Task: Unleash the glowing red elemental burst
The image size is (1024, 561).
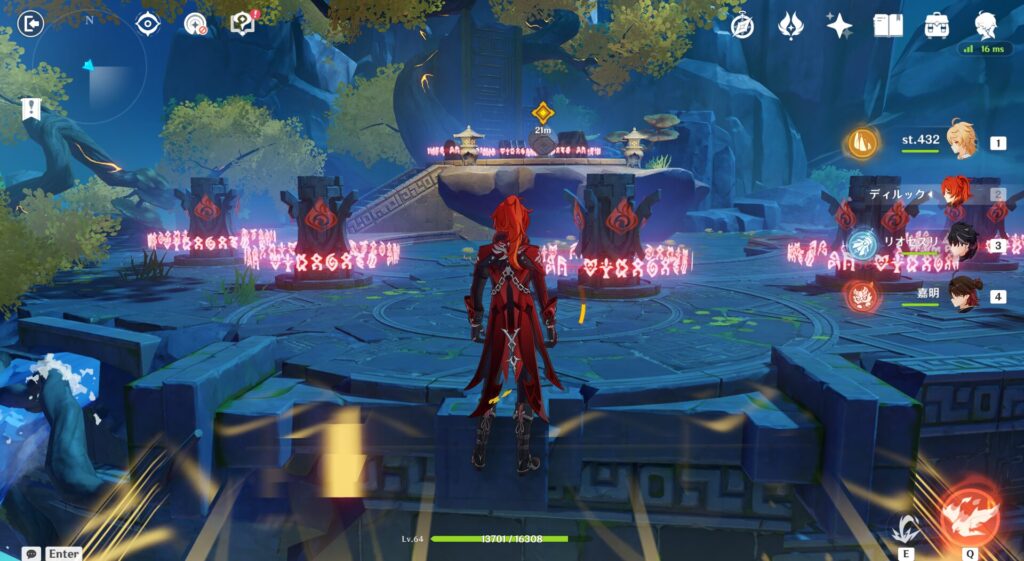Action: [x=969, y=514]
